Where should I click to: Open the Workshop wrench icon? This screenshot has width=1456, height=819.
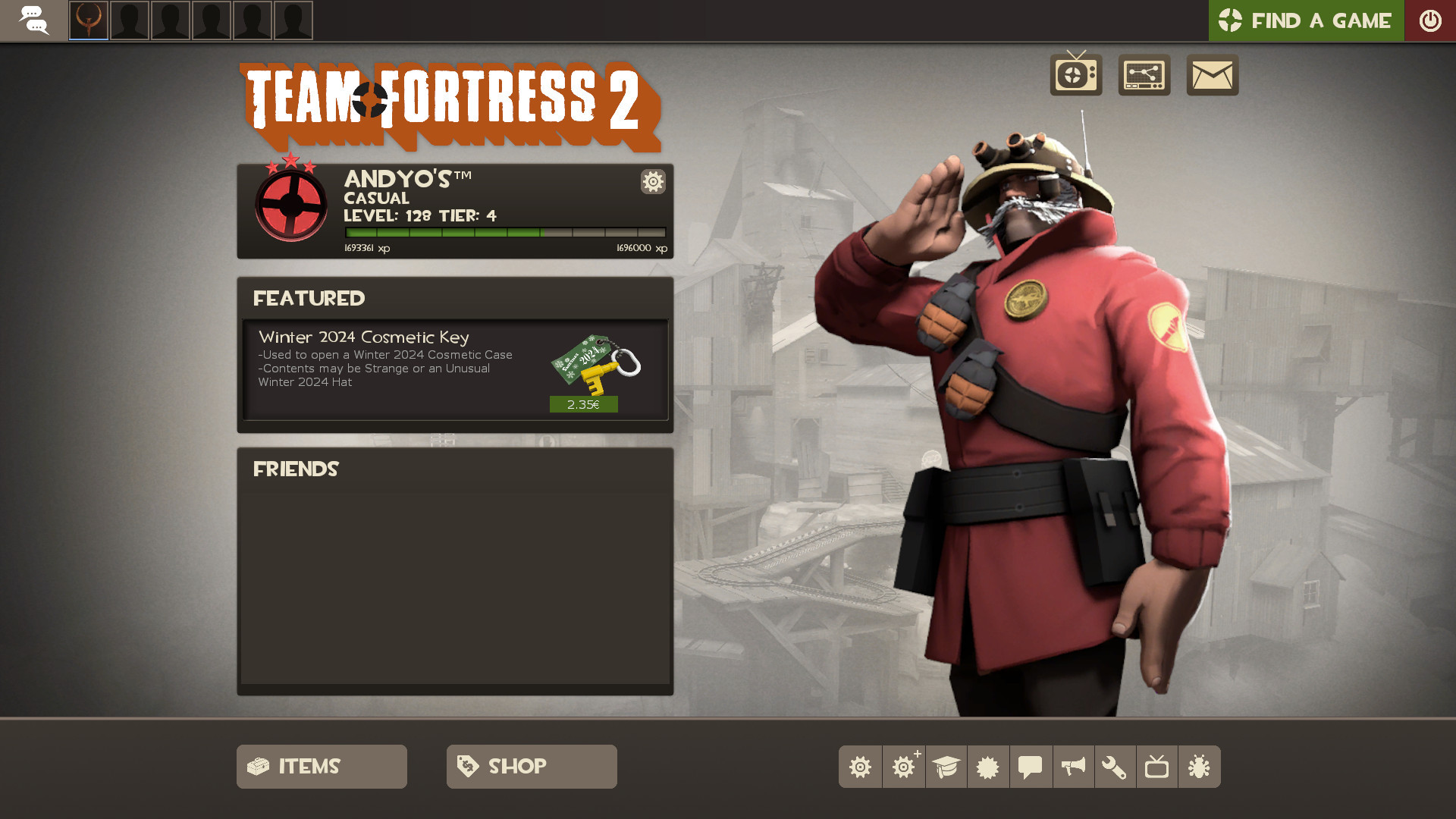tap(1116, 767)
